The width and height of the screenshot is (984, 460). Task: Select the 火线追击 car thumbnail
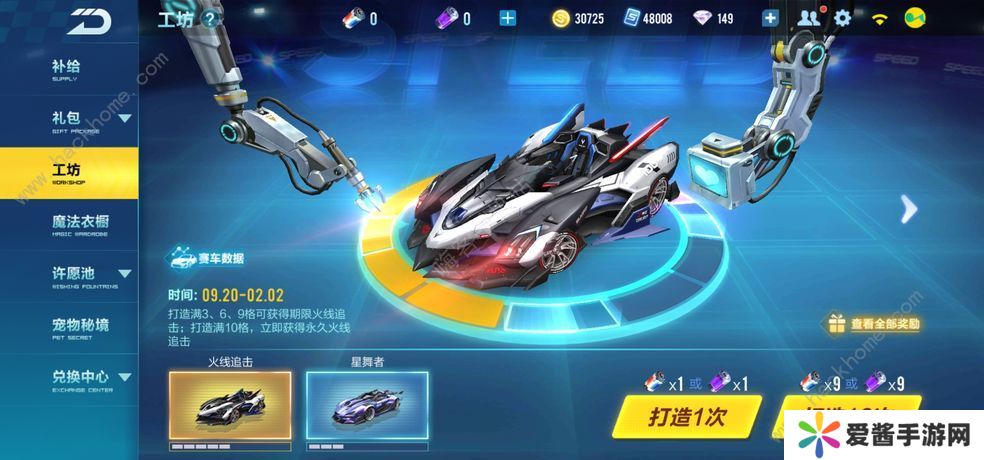point(230,407)
